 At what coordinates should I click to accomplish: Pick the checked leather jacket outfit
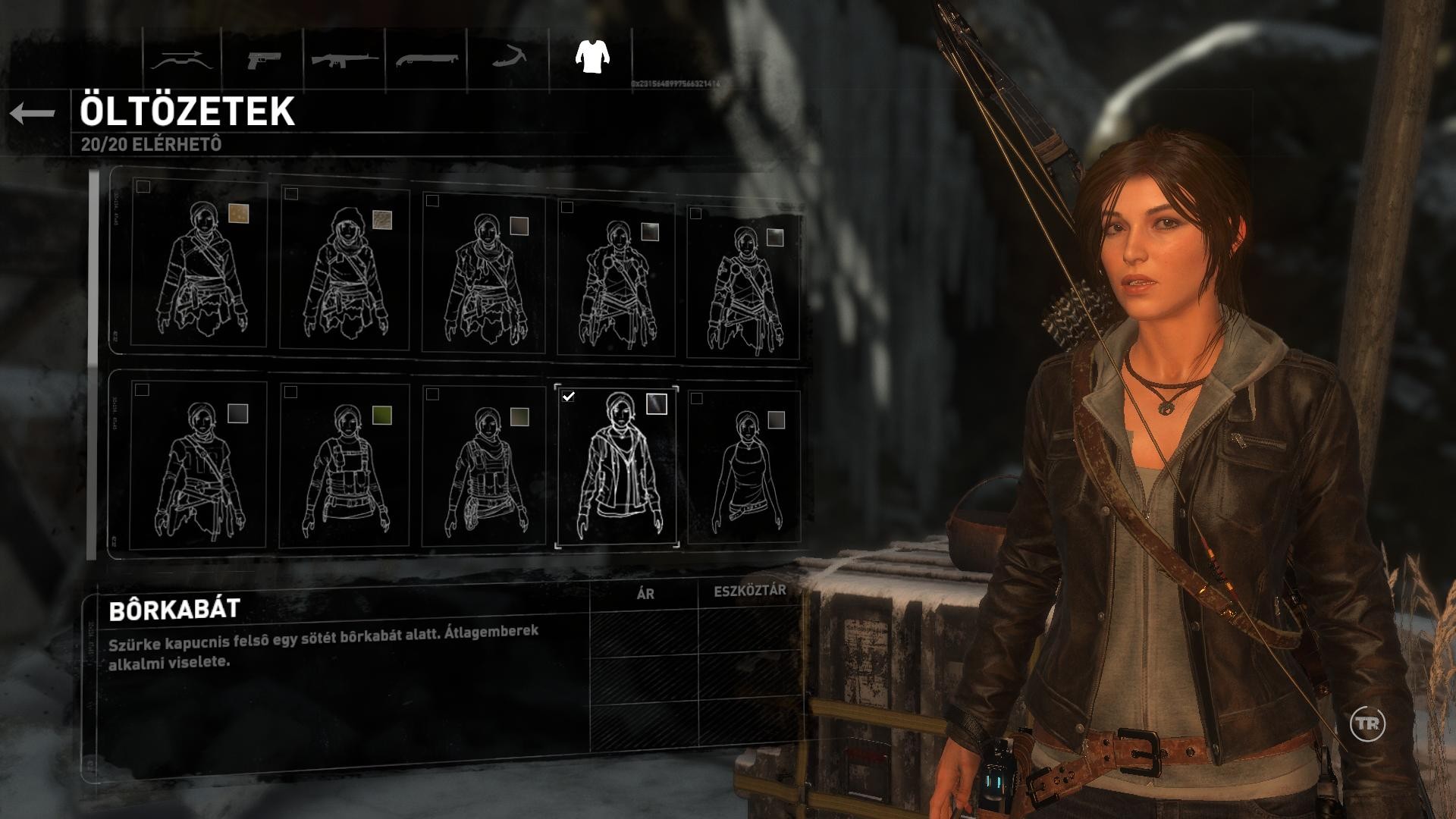[x=617, y=464]
